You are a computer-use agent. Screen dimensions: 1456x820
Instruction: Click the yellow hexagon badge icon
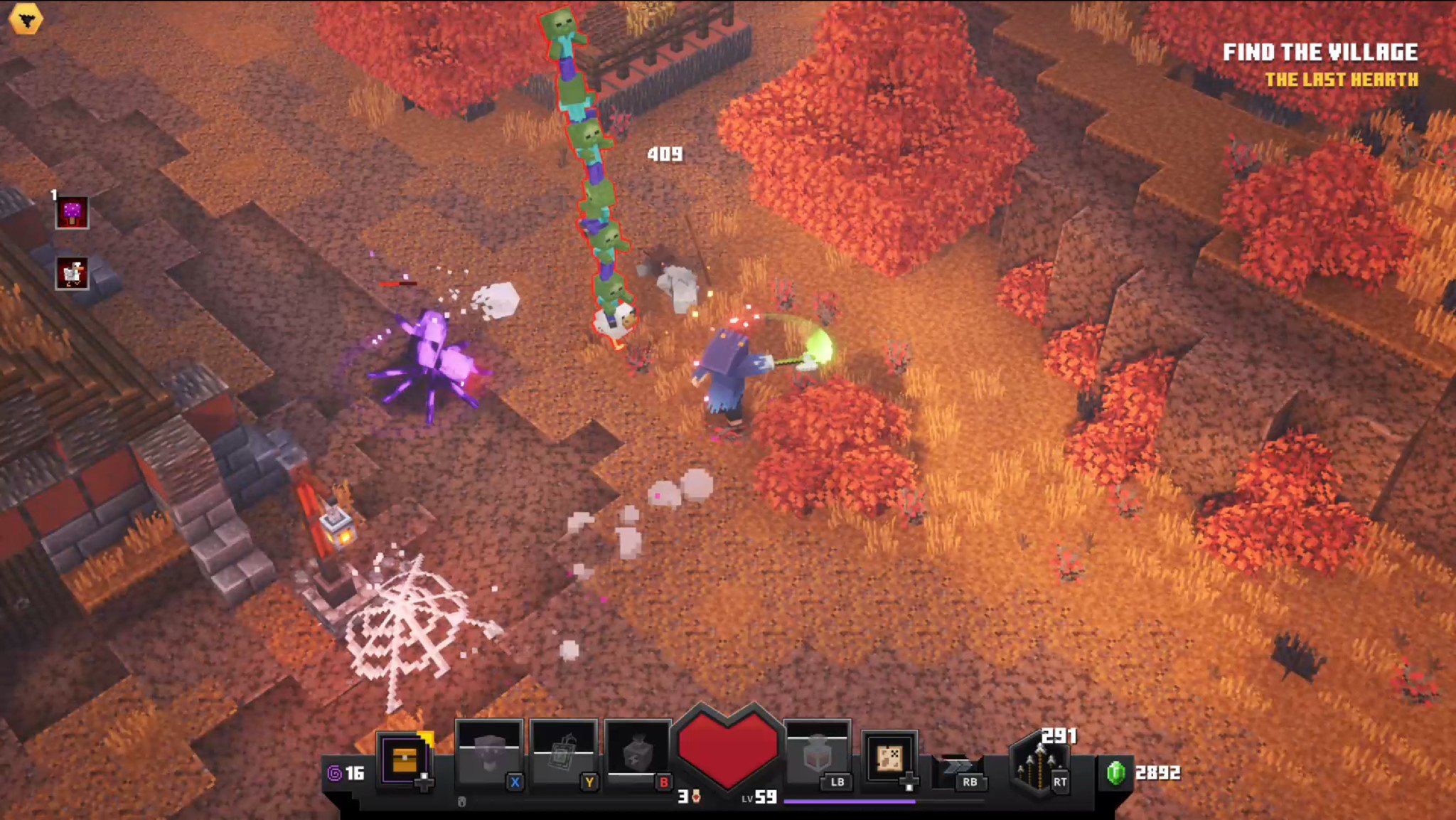tap(26, 19)
